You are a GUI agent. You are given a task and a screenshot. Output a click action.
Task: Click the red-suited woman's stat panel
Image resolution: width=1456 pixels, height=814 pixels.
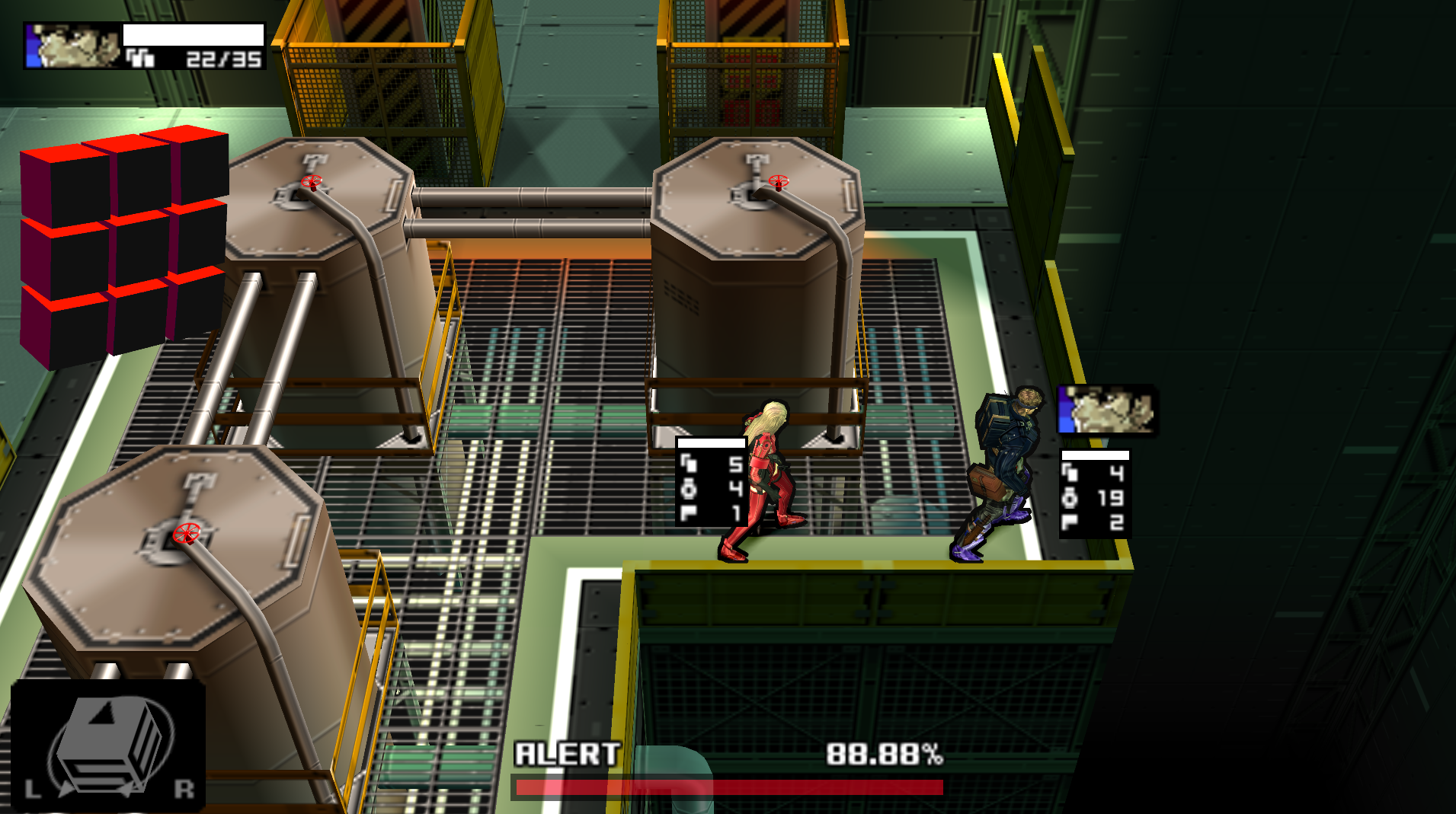[711, 481]
